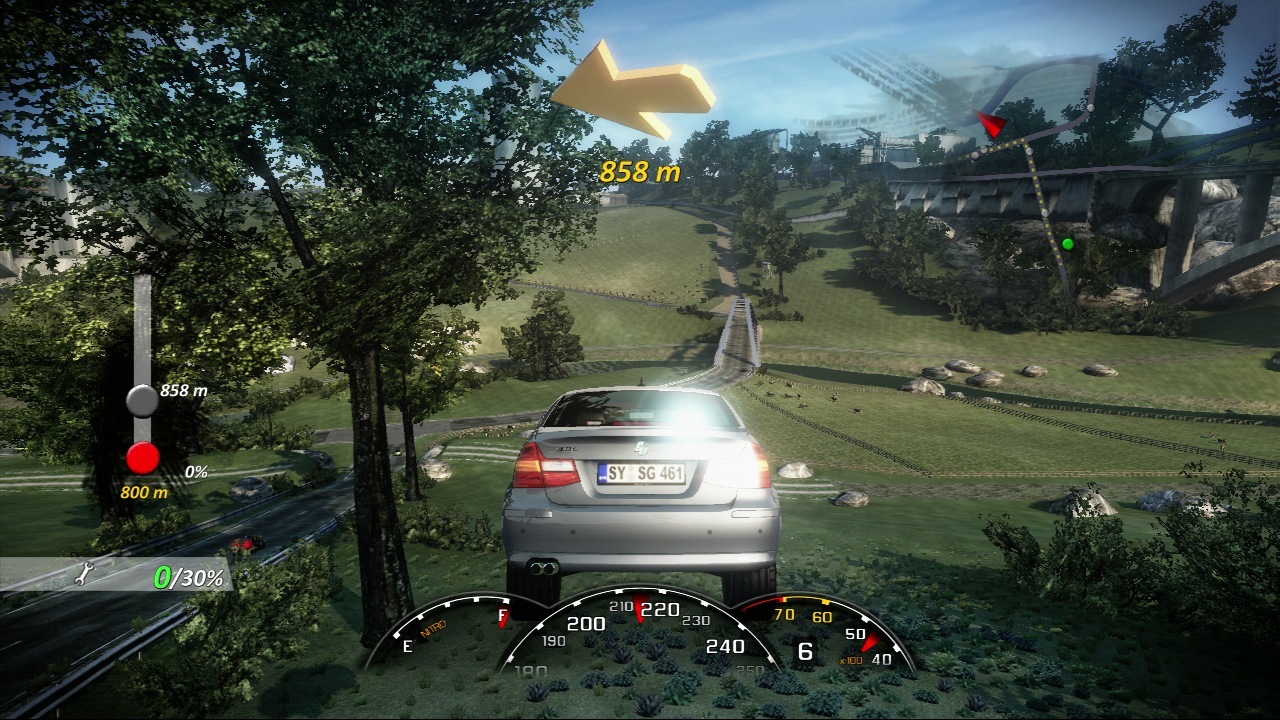Select the red pursuer marker on distance gauge
Image resolution: width=1280 pixels, height=720 pixels.
[x=143, y=458]
